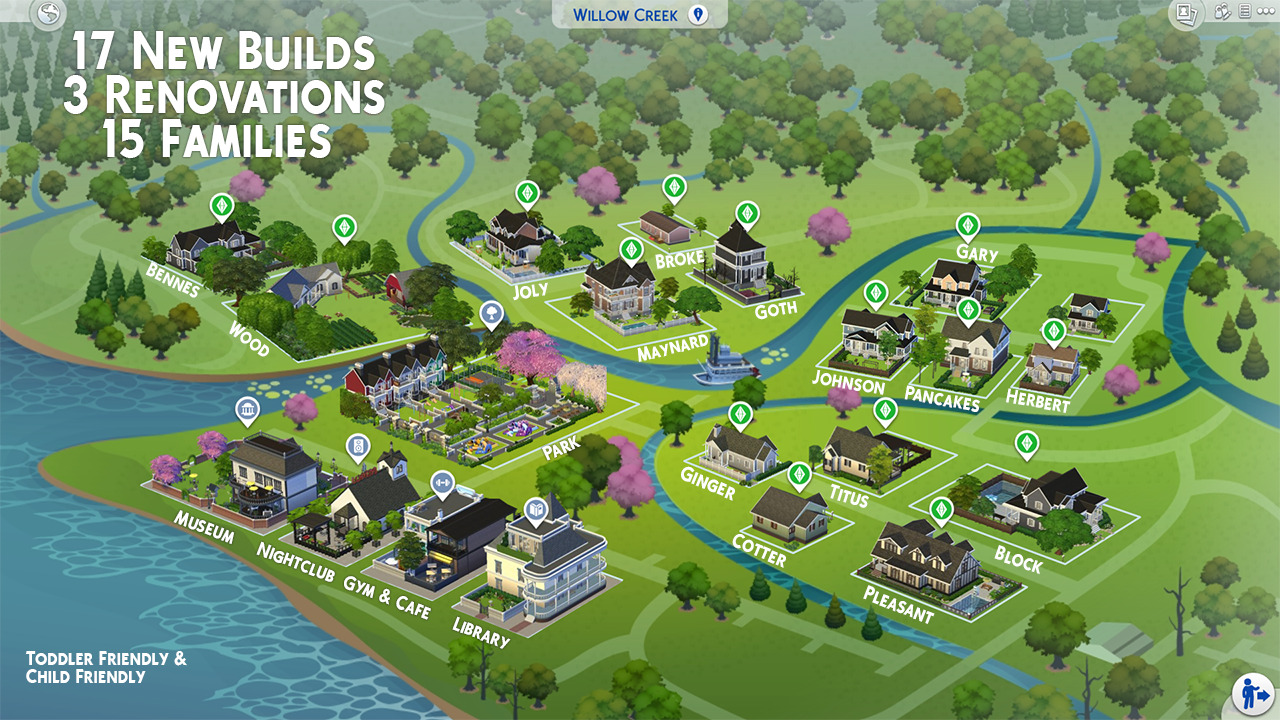1280x720 pixels.
Task: Open the Gallery photos icon
Action: click(x=1185, y=13)
